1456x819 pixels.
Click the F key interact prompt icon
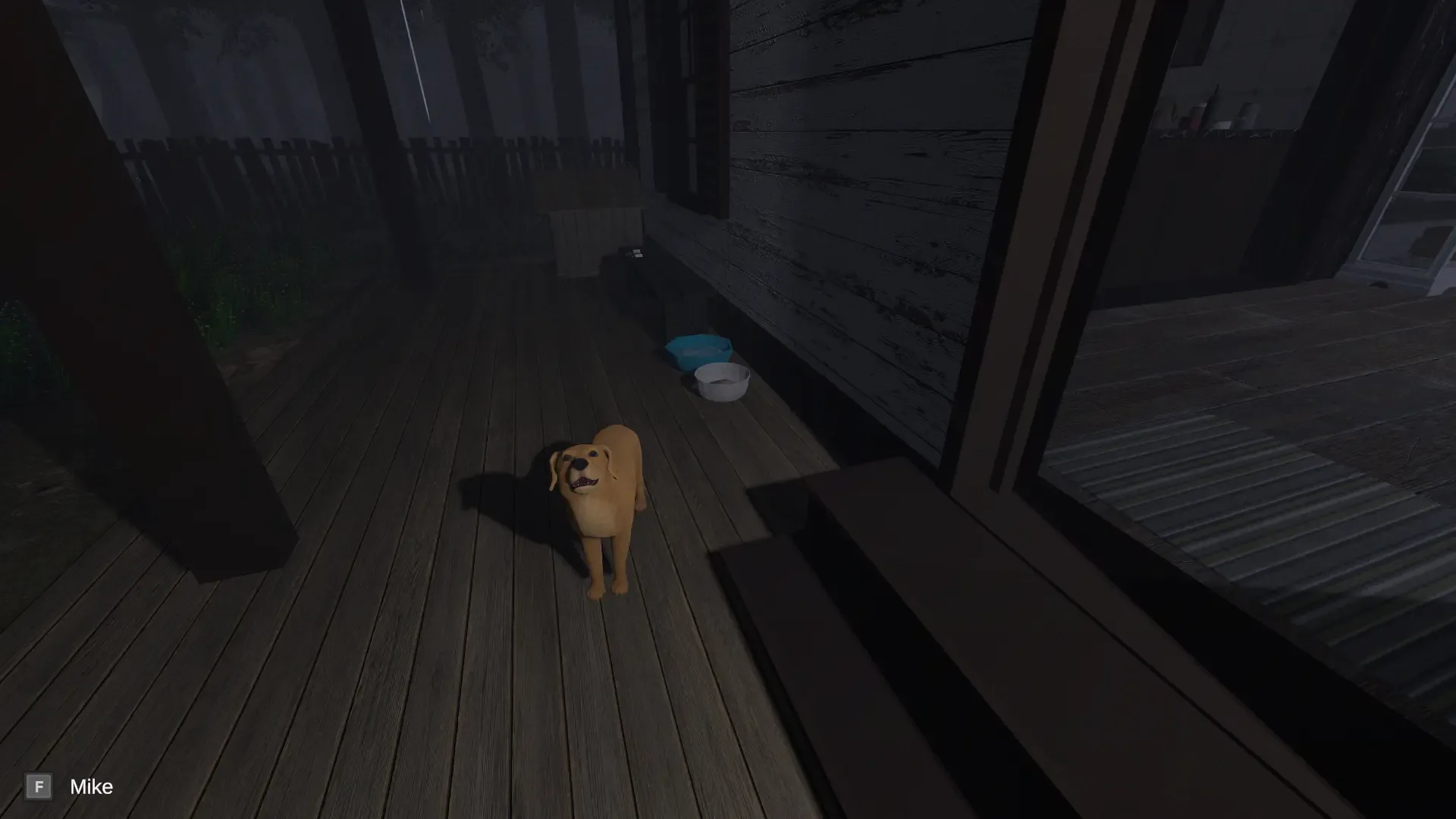point(39,786)
